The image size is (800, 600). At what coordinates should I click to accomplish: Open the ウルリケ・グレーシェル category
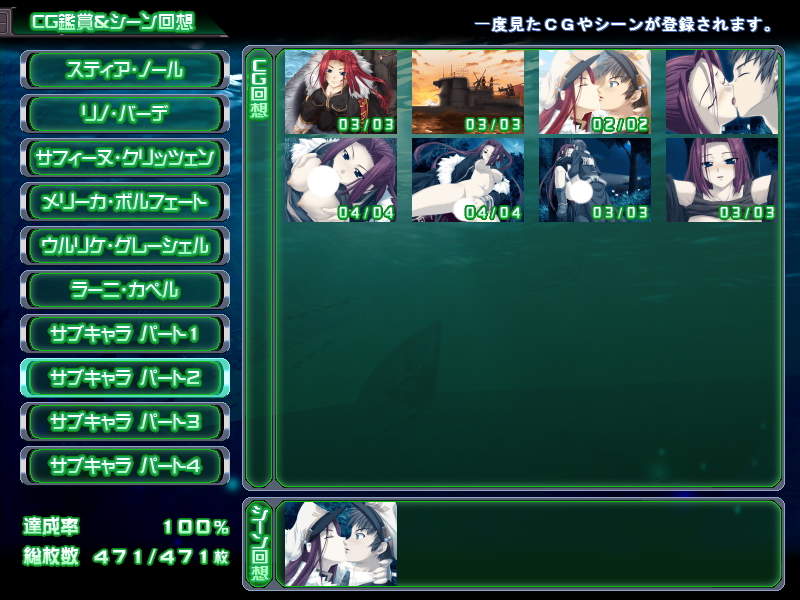125,246
